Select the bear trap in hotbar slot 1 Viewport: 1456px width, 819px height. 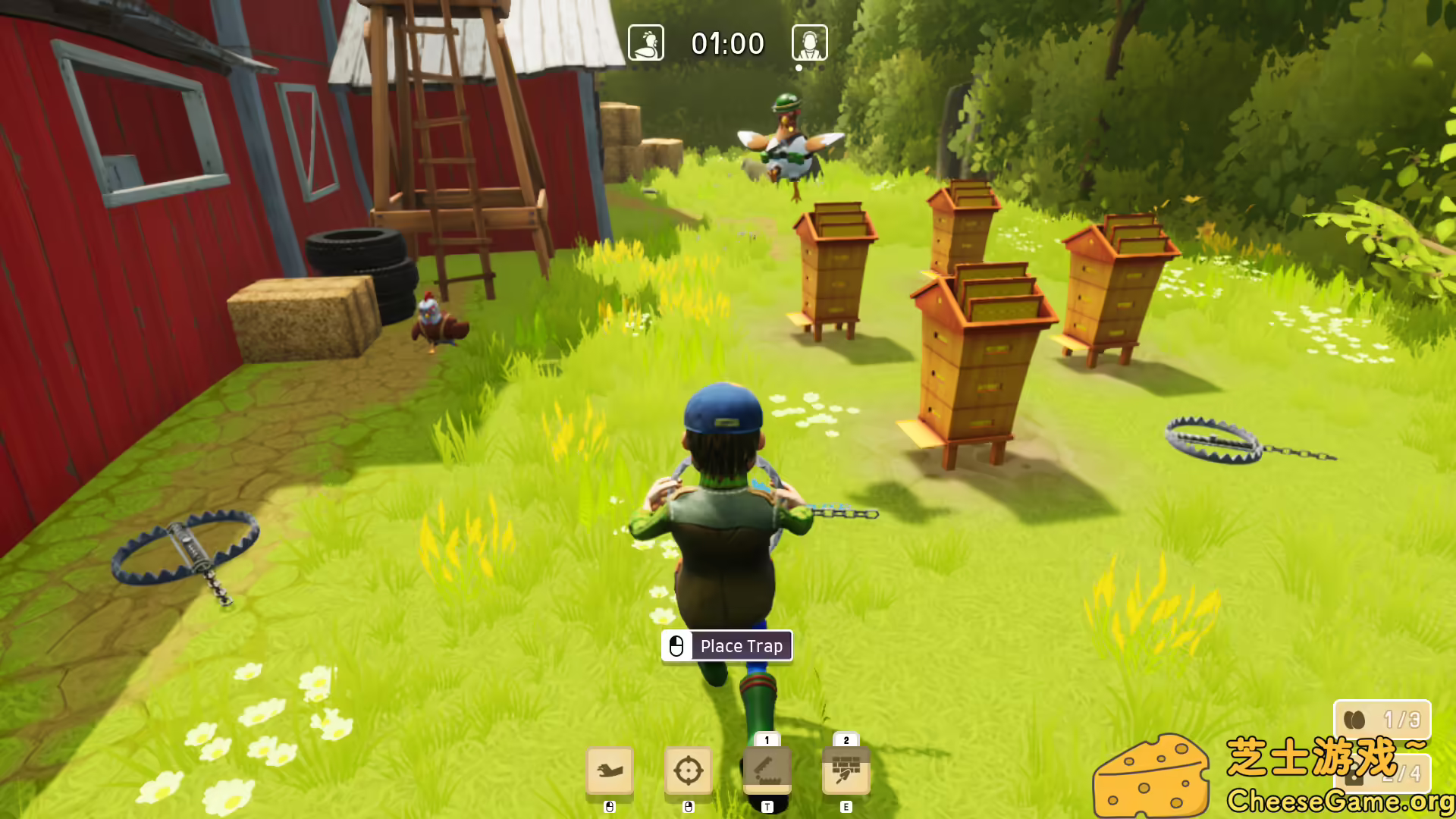tap(768, 770)
